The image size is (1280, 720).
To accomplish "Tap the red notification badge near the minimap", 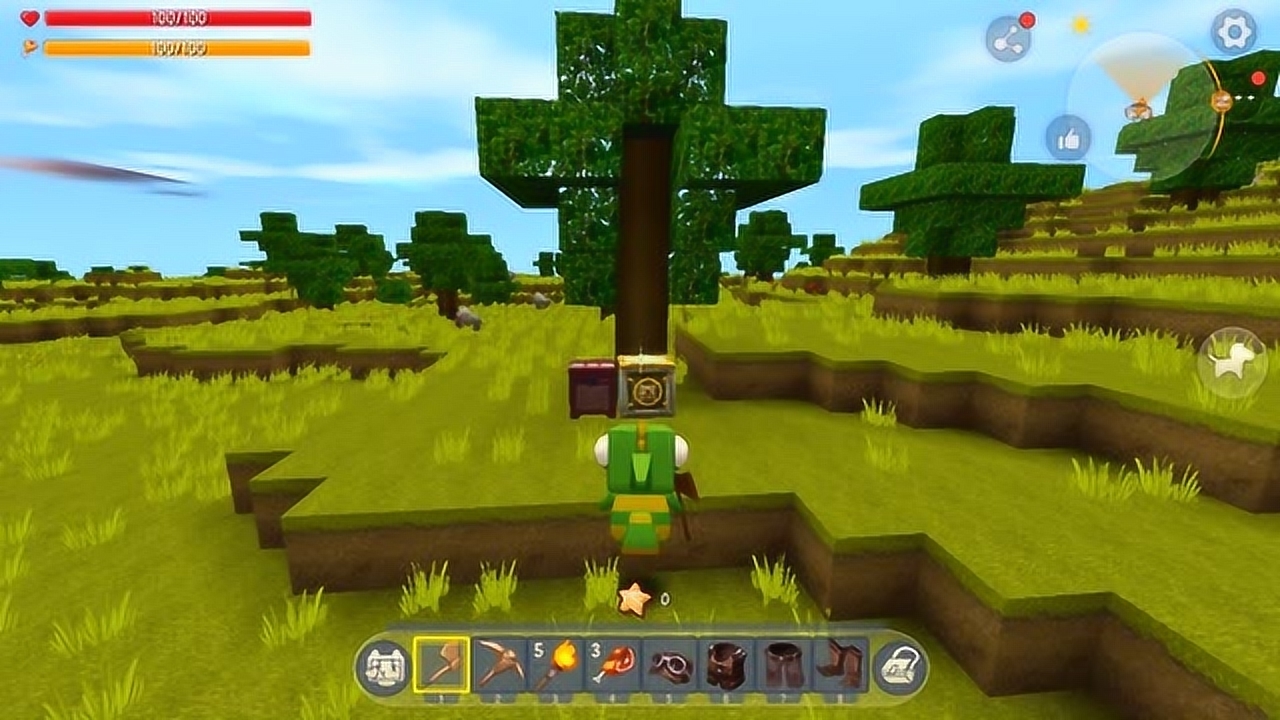I will click(x=1257, y=78).
